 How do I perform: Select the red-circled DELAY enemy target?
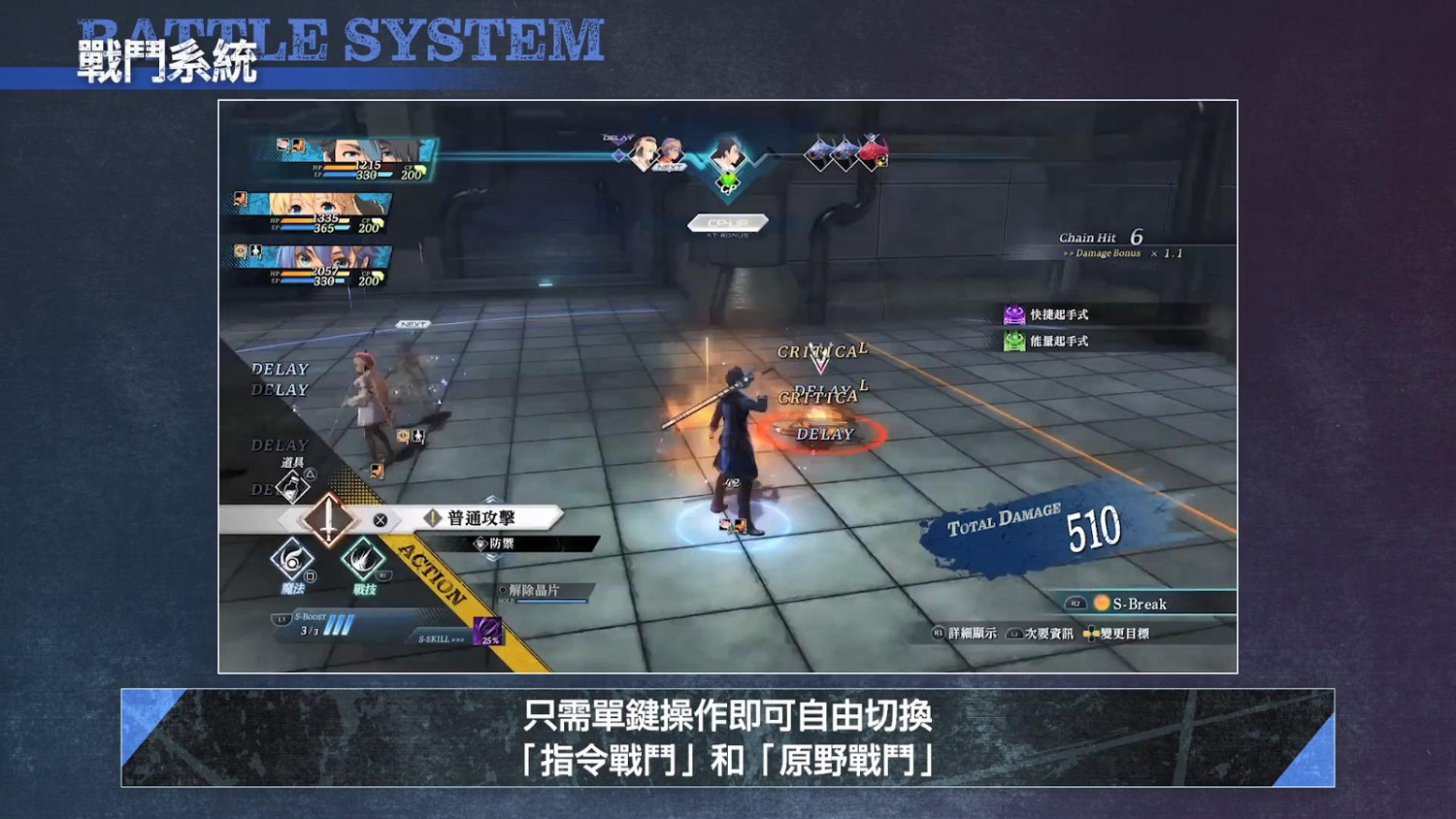(x=823, y=434)
